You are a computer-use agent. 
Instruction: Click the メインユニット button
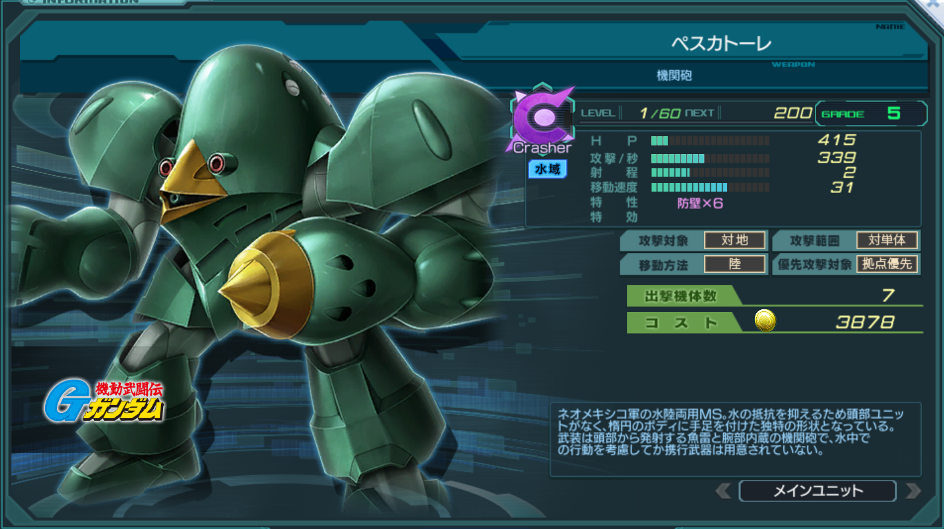point(817,491)
